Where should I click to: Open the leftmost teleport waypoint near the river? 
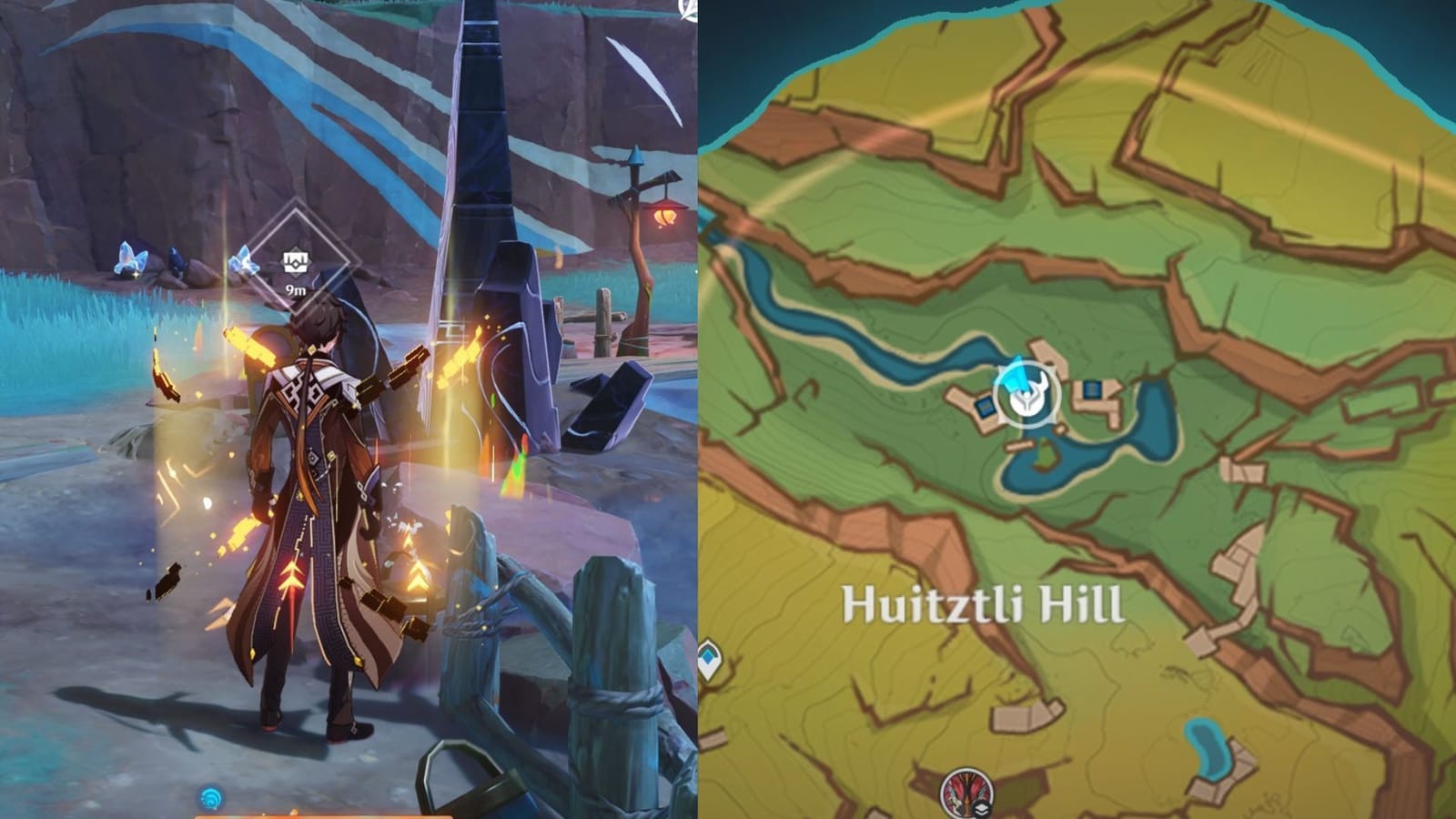(x=985, y=408)
